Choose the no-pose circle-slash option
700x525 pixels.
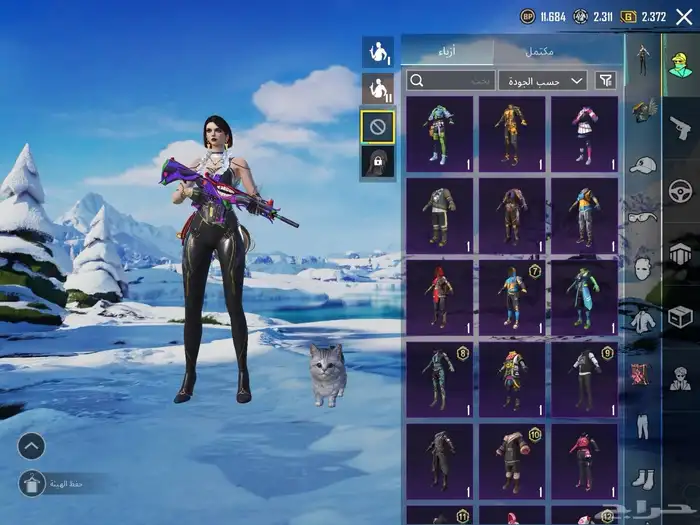pyautogui.click(x=377, y=126)
